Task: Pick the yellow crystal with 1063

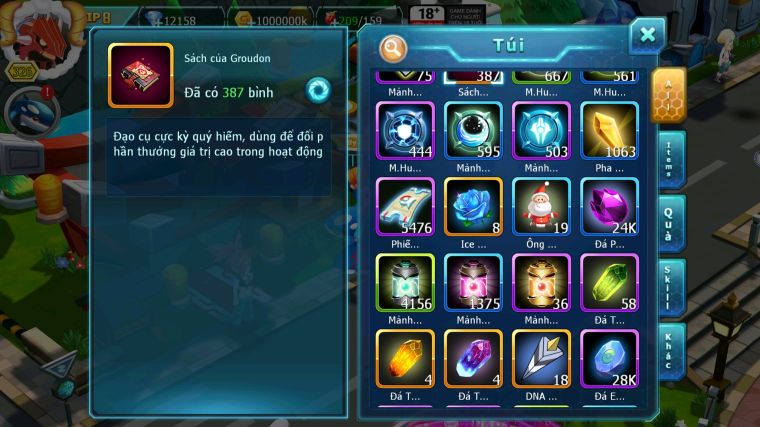Action: (609, 131)
